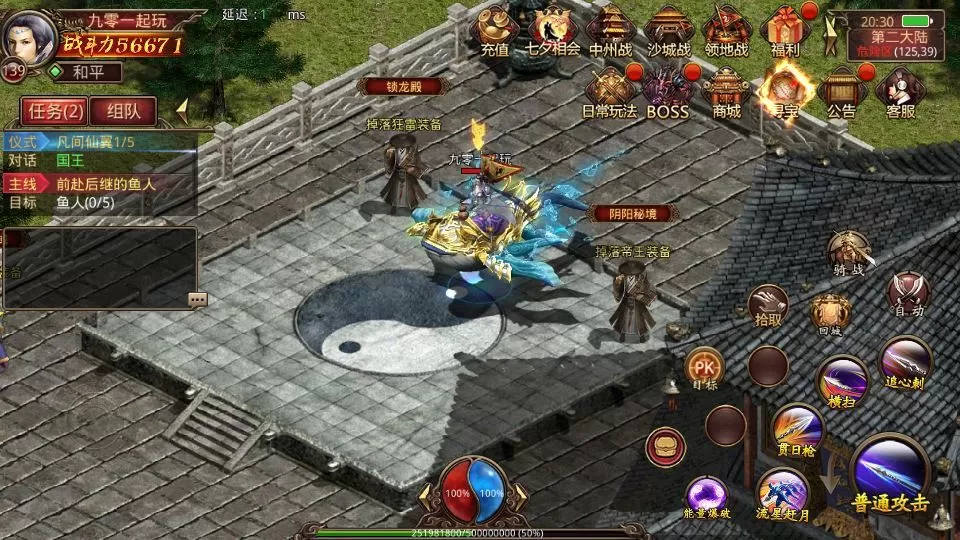Screen dimensions: 960x540
Task: Open the 沙城战 siege event
Action: [669, 30]
